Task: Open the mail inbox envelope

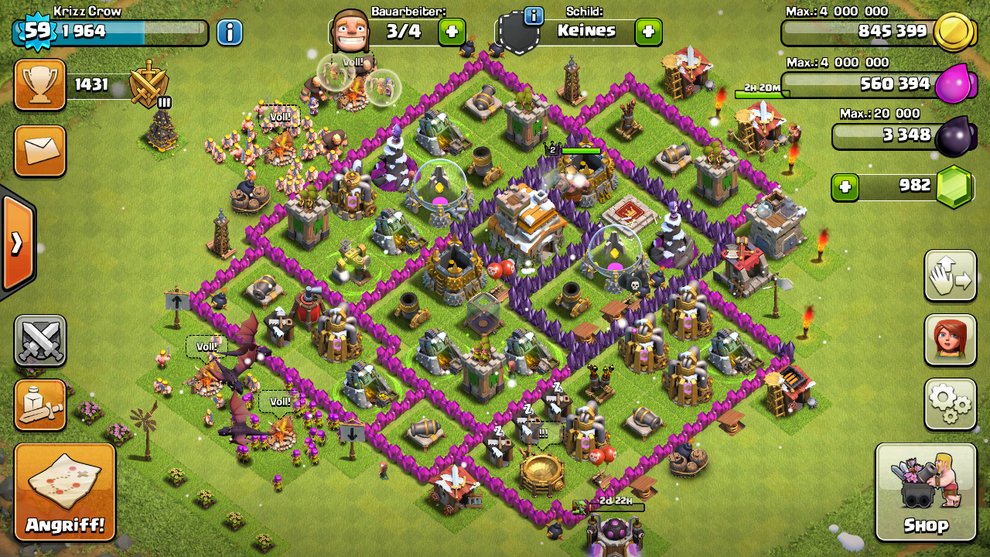Action: (40, 151)
